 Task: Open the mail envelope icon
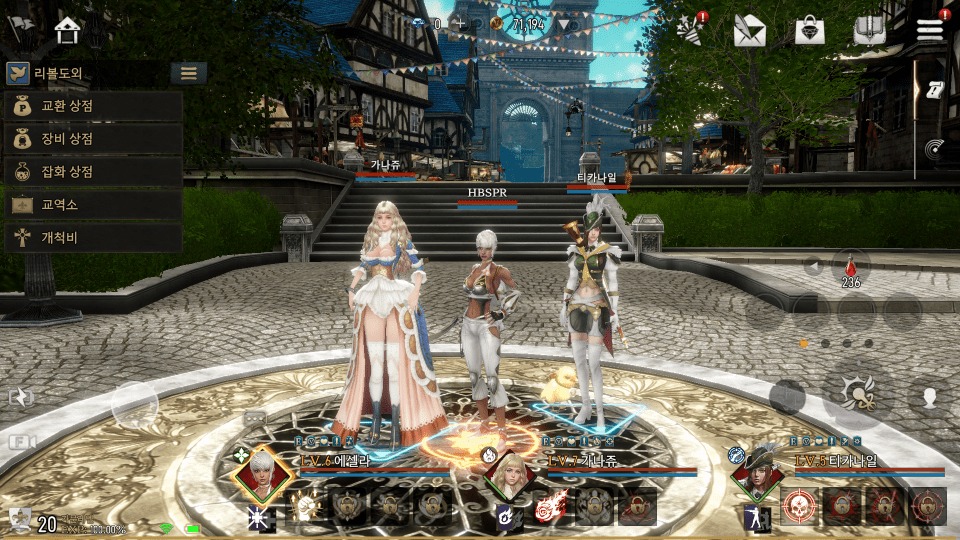pos(748,31)
